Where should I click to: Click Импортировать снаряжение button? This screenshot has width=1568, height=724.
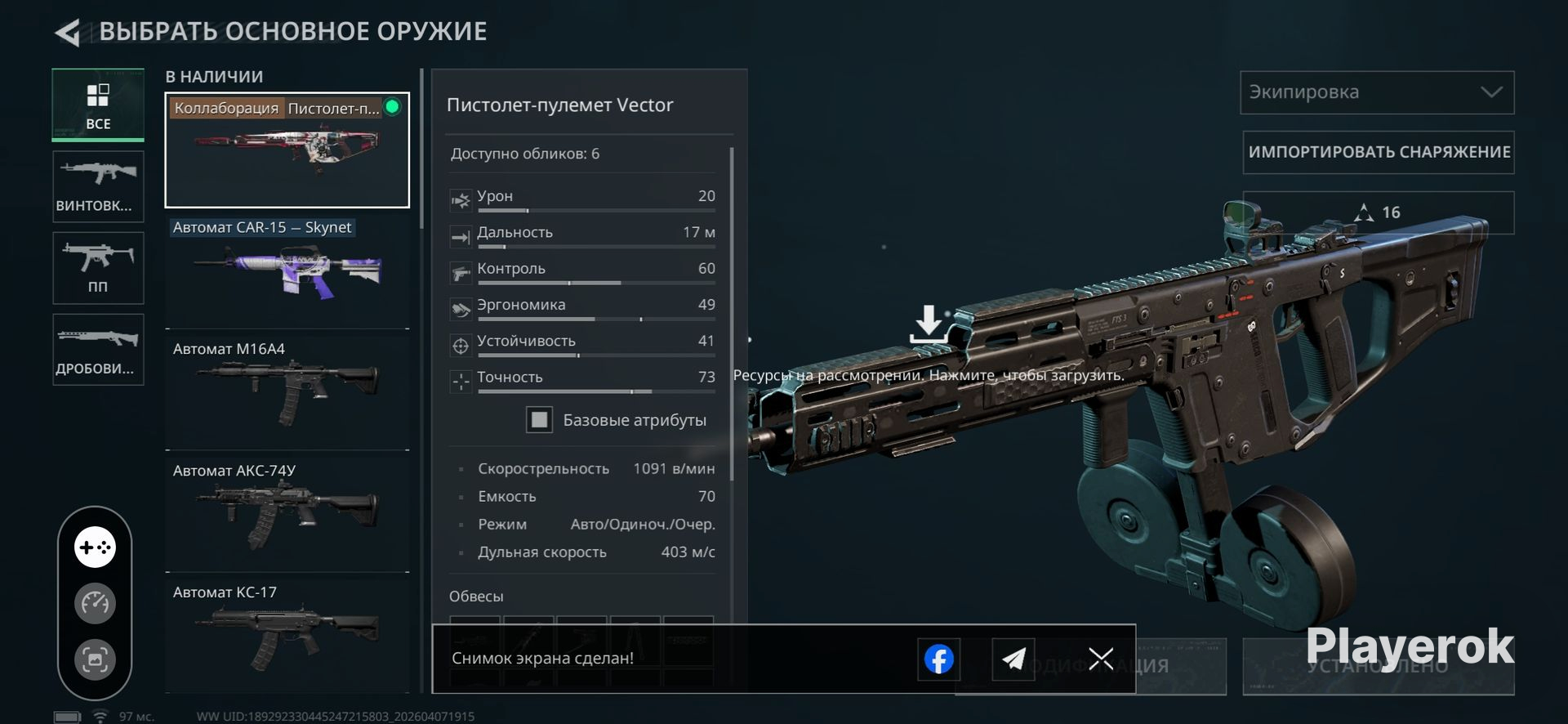1379,152
